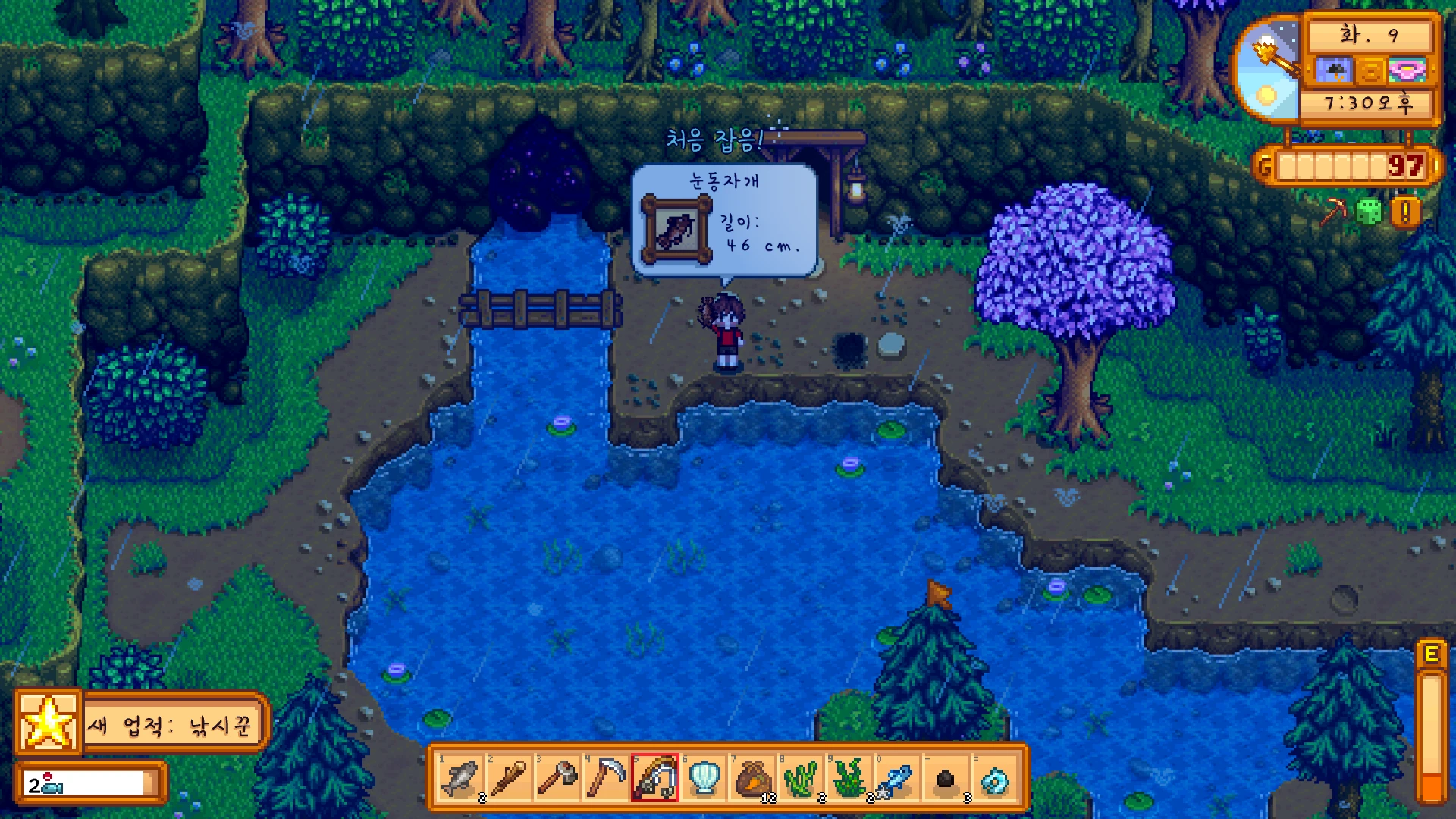The width and height of the screenshot is (1456, 819).
Task: Select the pale blue ring-shaped item slot
Action: point(994,778)
